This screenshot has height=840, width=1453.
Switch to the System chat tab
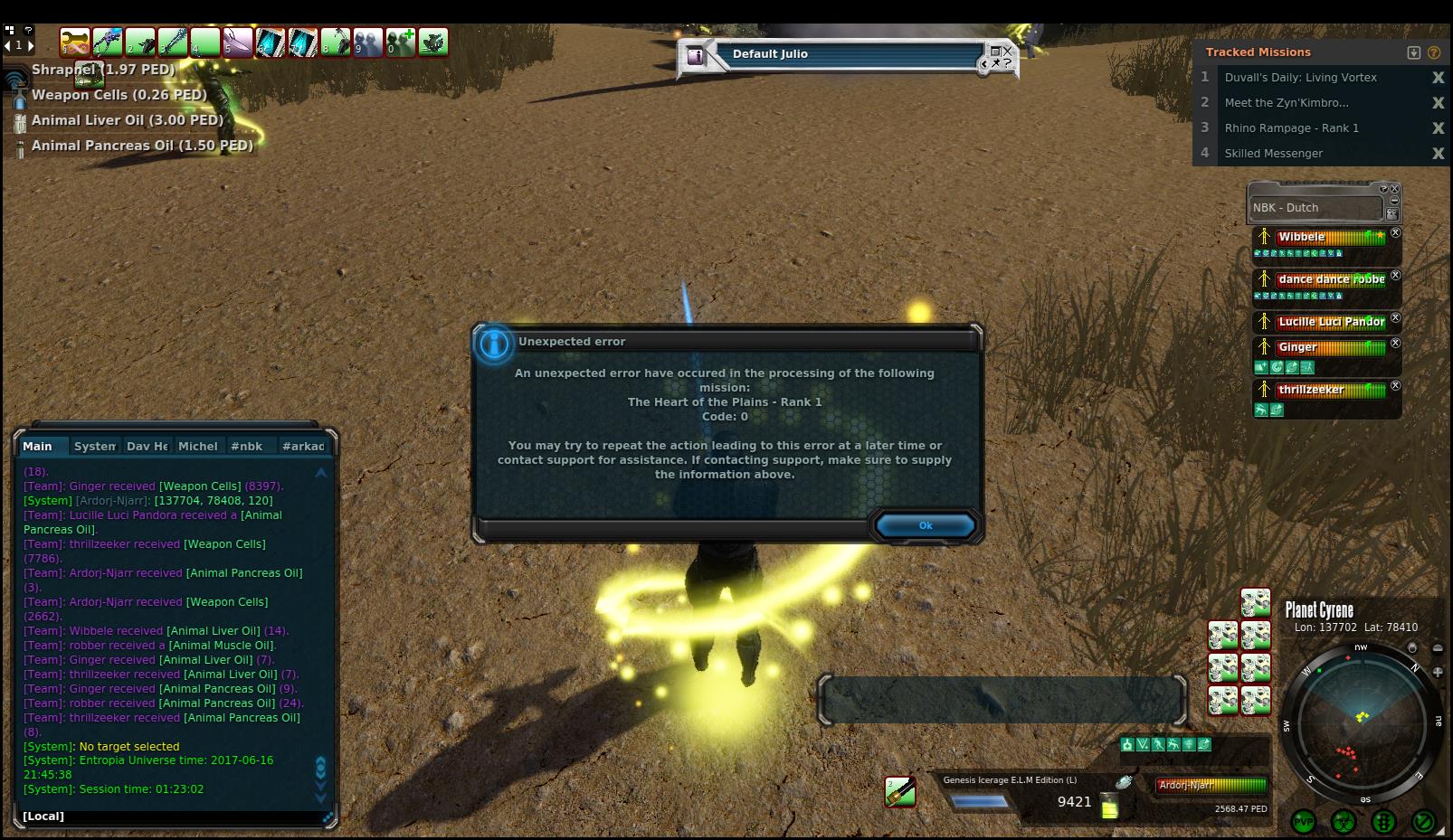coord(94,446)
